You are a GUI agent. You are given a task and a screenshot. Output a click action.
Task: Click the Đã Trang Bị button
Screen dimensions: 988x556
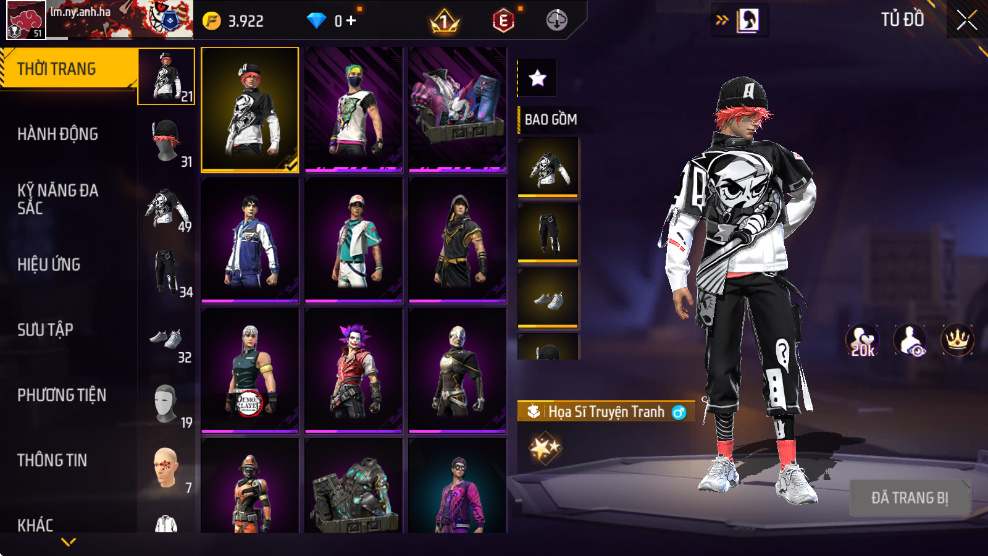909,497
